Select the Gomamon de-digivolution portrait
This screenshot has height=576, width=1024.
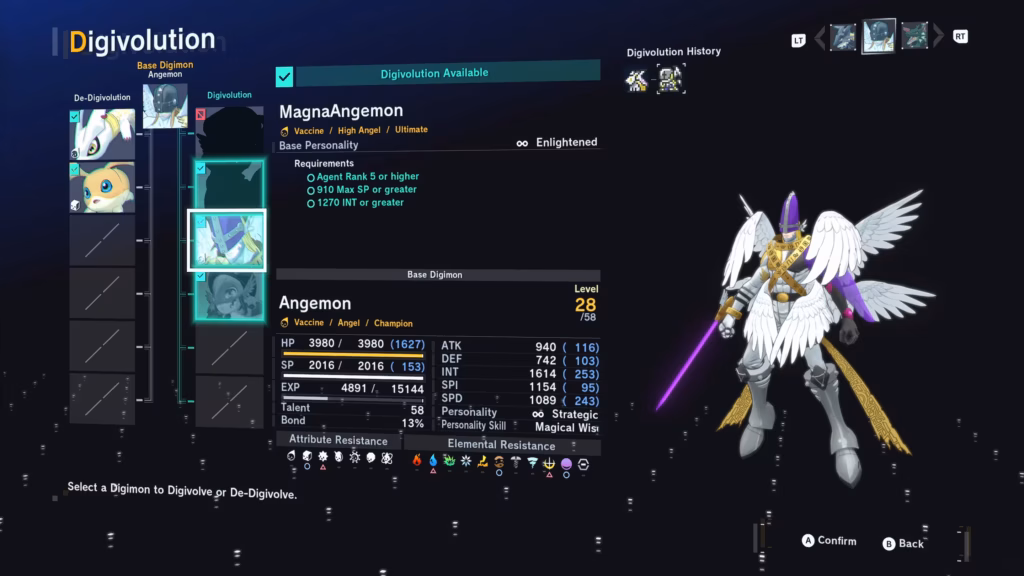click(x=102, y=134)
